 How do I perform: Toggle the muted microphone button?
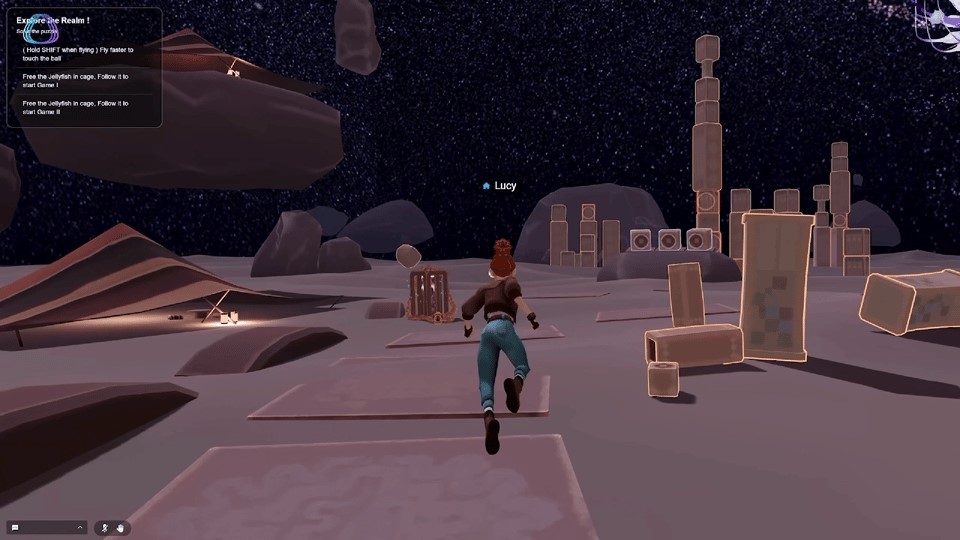coord(105,527)
